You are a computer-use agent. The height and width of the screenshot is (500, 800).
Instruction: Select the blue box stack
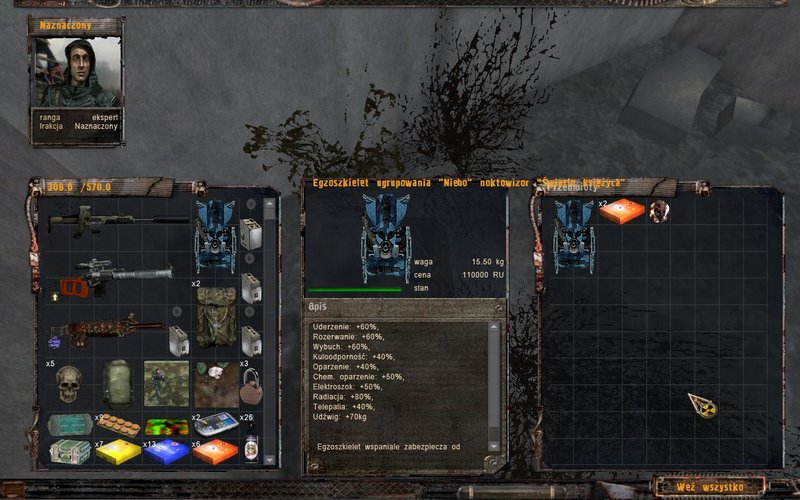[x=165, y=452]
